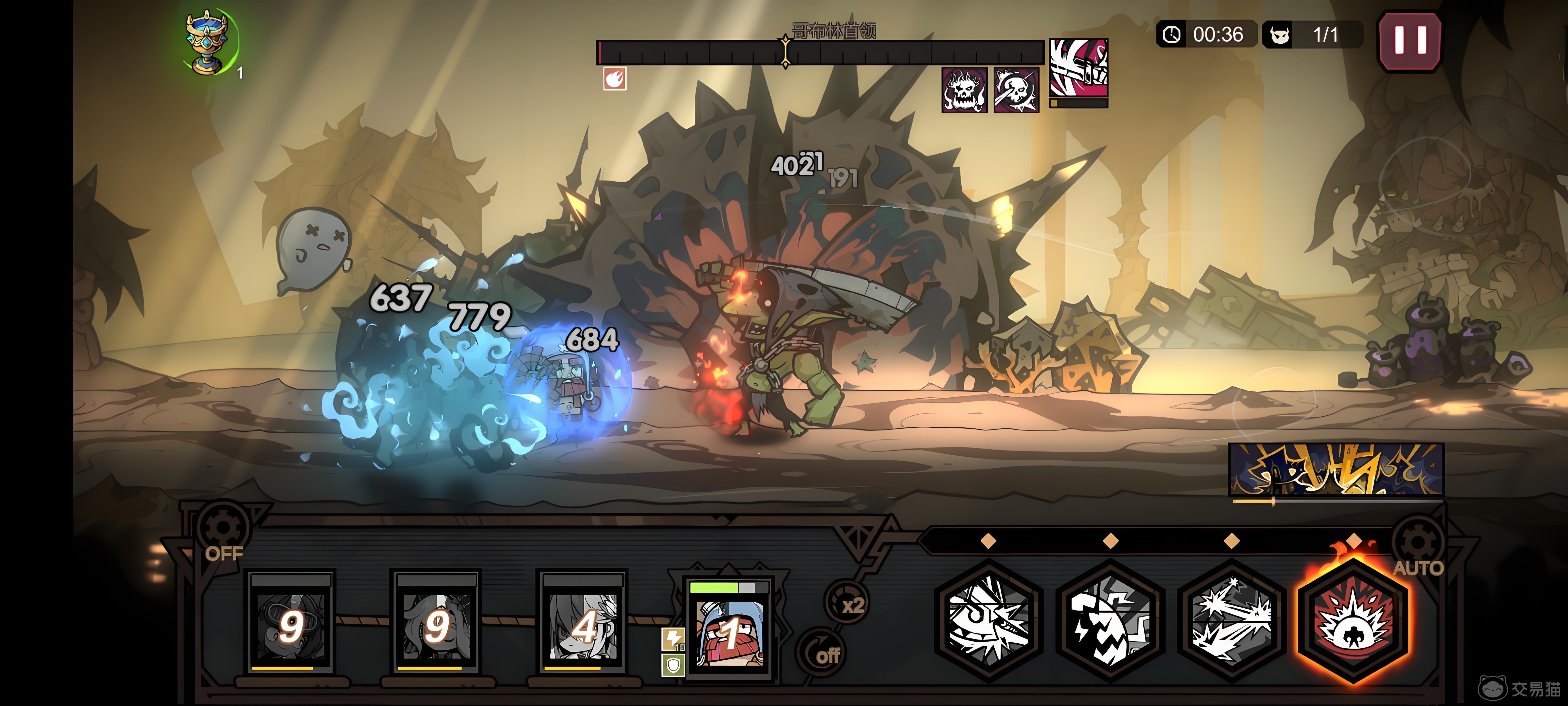Inspect the skull and sword boss buff
Viewport: 1568px width, 706px height.
(1016, 90)
